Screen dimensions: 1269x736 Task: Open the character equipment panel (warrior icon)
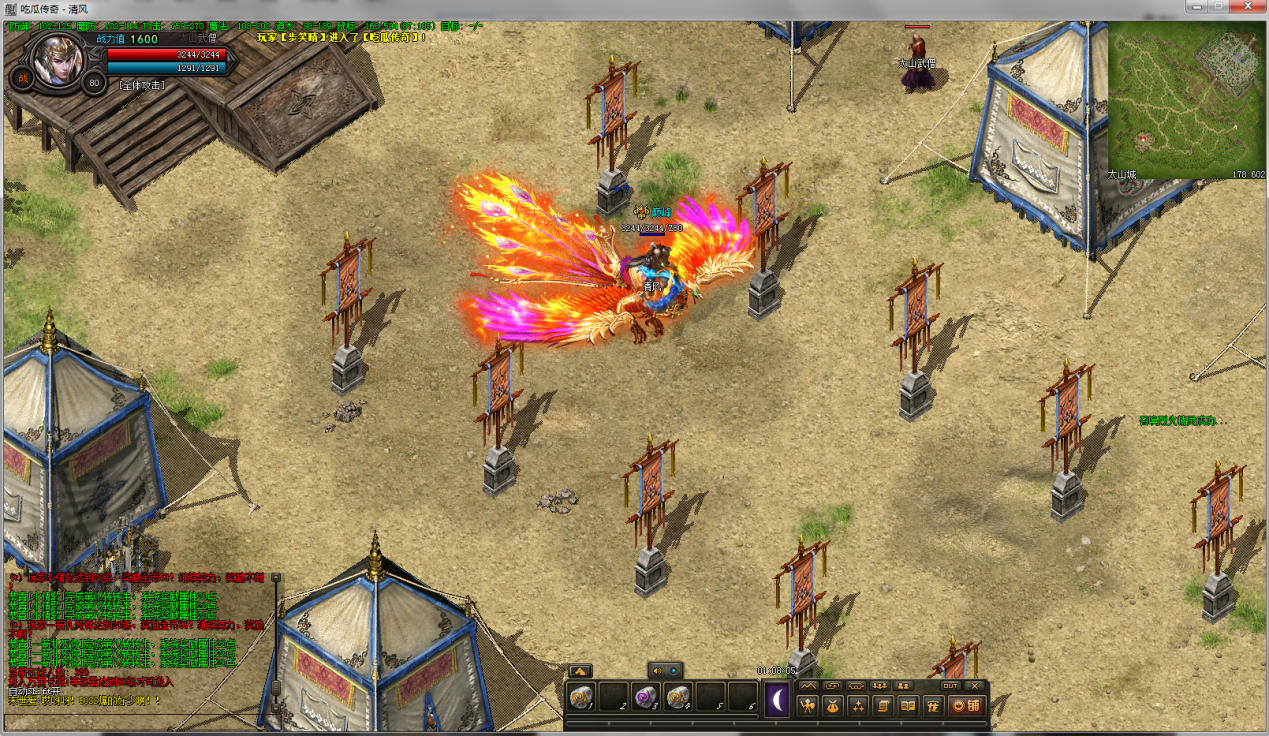pyautogui.click(x=807, y=706)
